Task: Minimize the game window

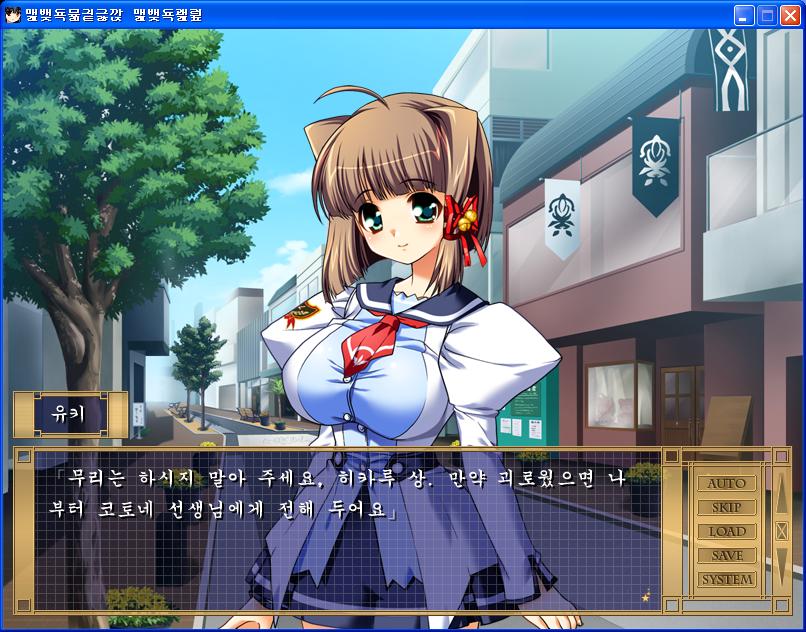Action: click(x=743, y=15)
